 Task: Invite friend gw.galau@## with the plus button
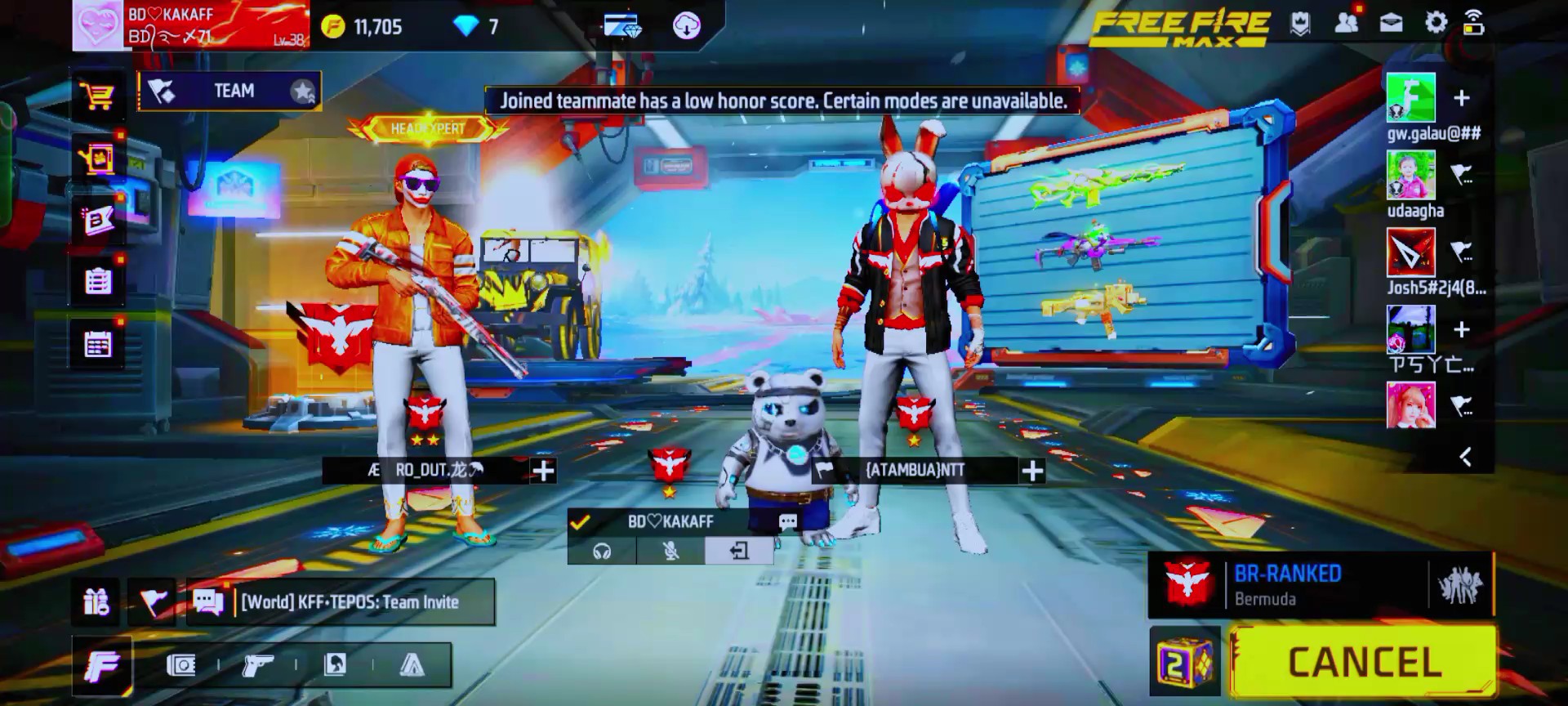tap(1462, 98)
